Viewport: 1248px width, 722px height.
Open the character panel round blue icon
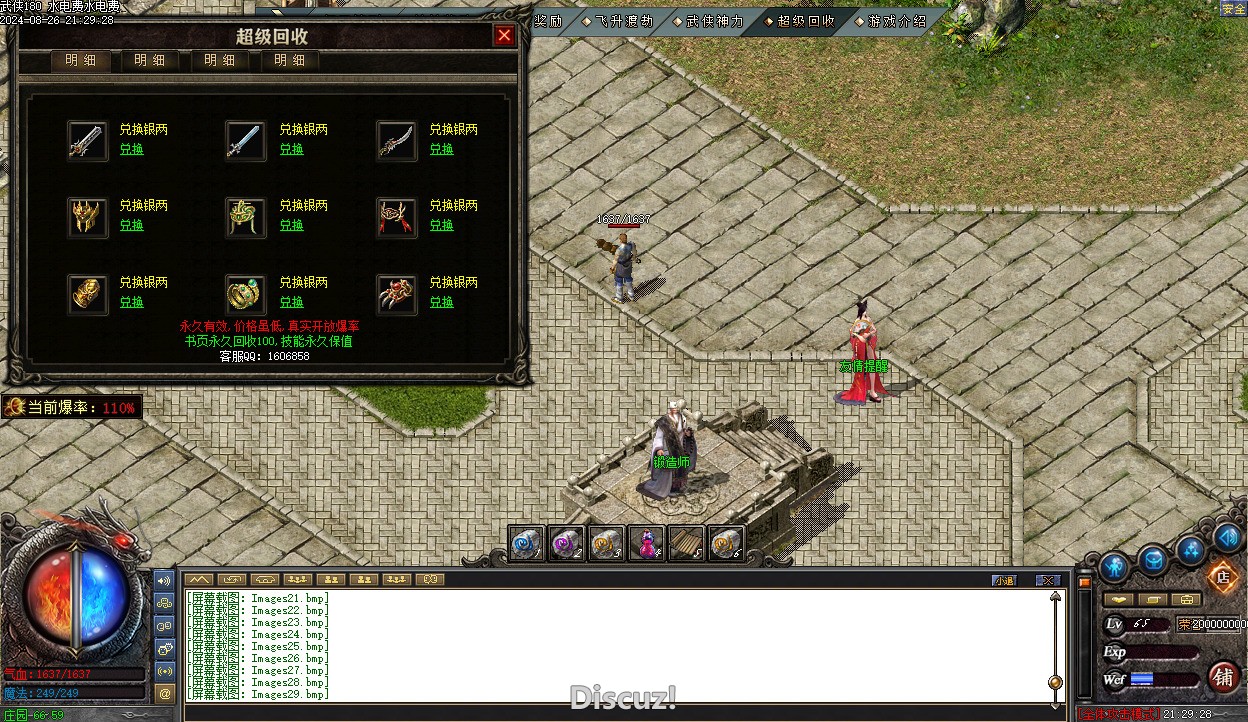click(x=1114, y=567)
